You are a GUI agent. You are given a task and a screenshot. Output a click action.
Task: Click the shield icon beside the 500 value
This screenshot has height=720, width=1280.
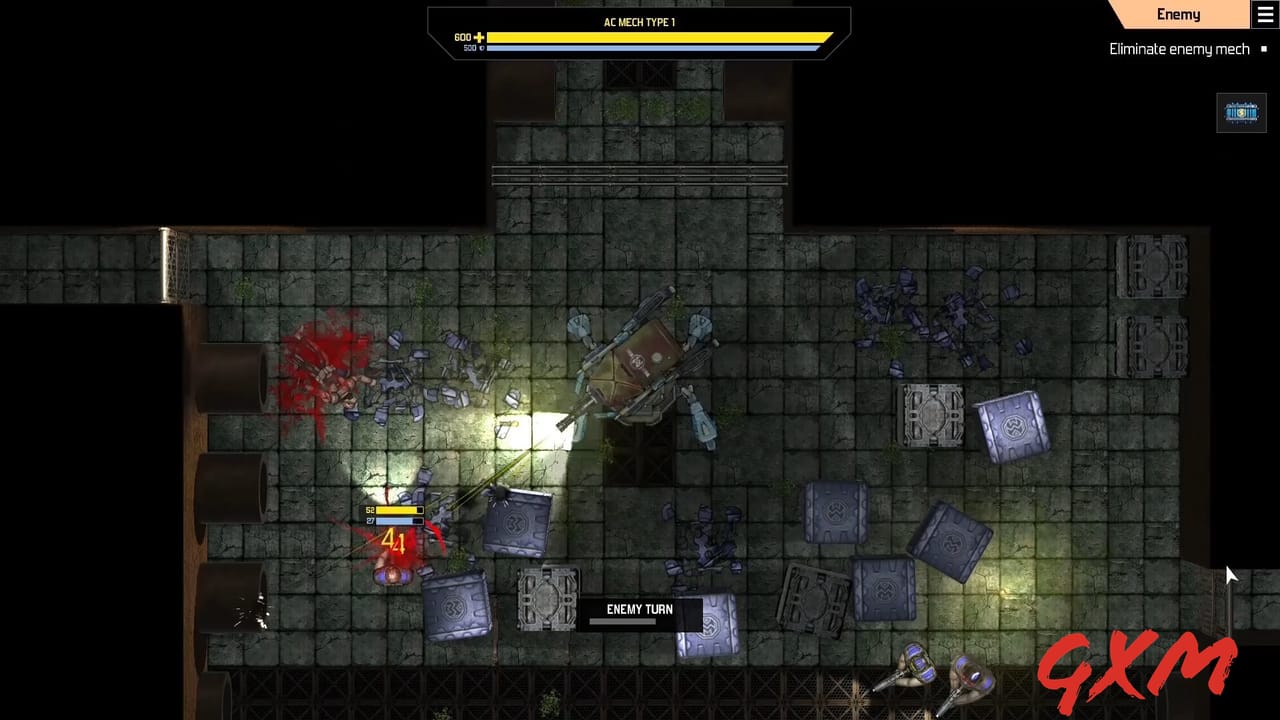click(x=481, y=47)
